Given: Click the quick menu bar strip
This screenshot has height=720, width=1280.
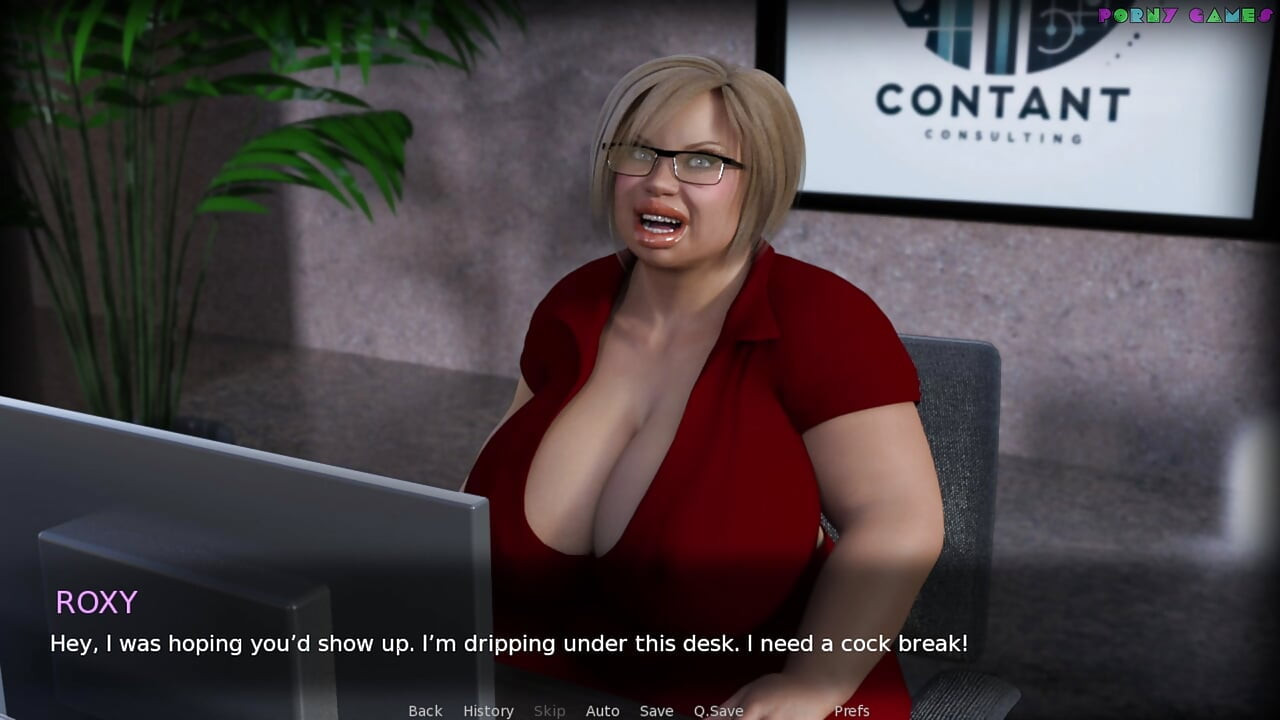Looking at the screenshot, I should [x=640, y=711].
